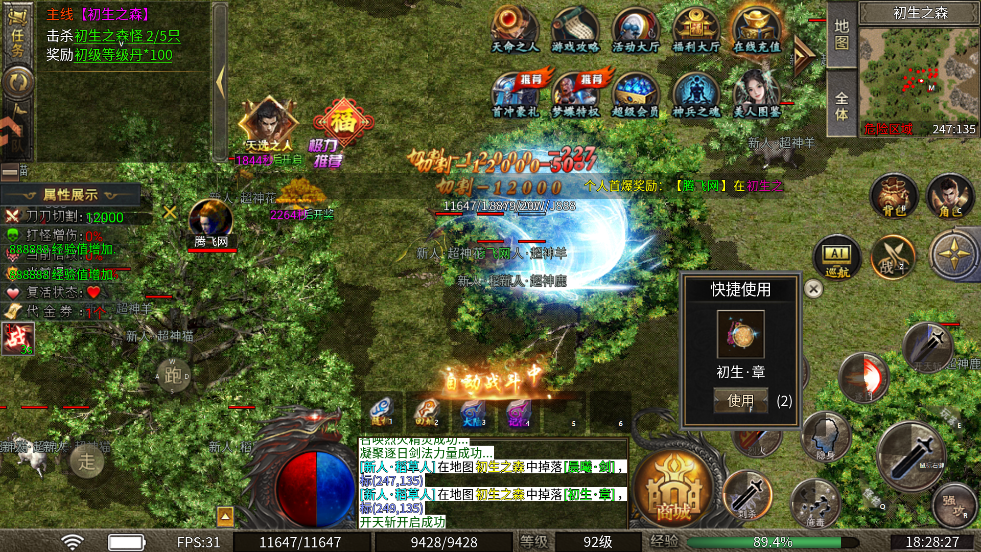Open the 活动大厅 activity hall
Viewport: 981px width, 552px height.
[x=636, y=28]
